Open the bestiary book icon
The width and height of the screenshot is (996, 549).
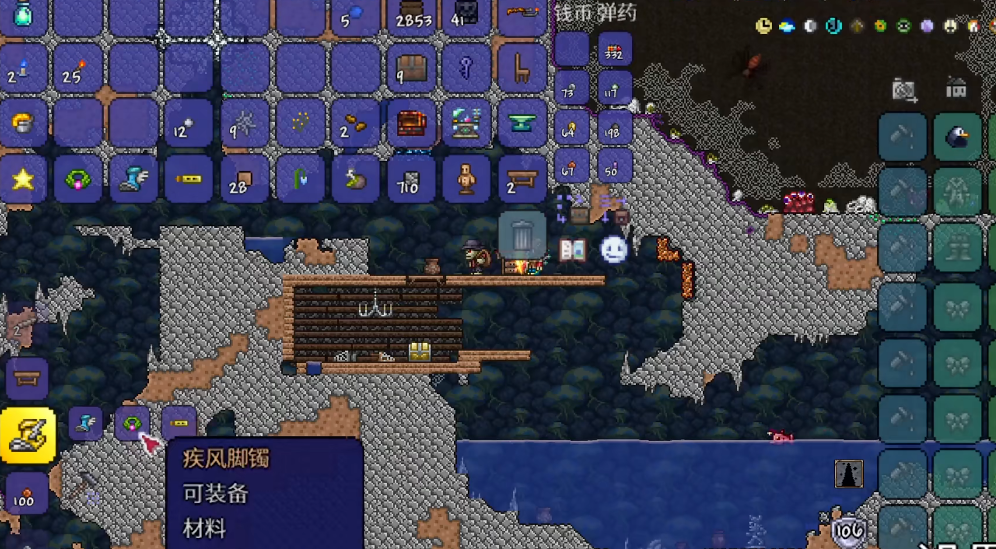(572, 249)
